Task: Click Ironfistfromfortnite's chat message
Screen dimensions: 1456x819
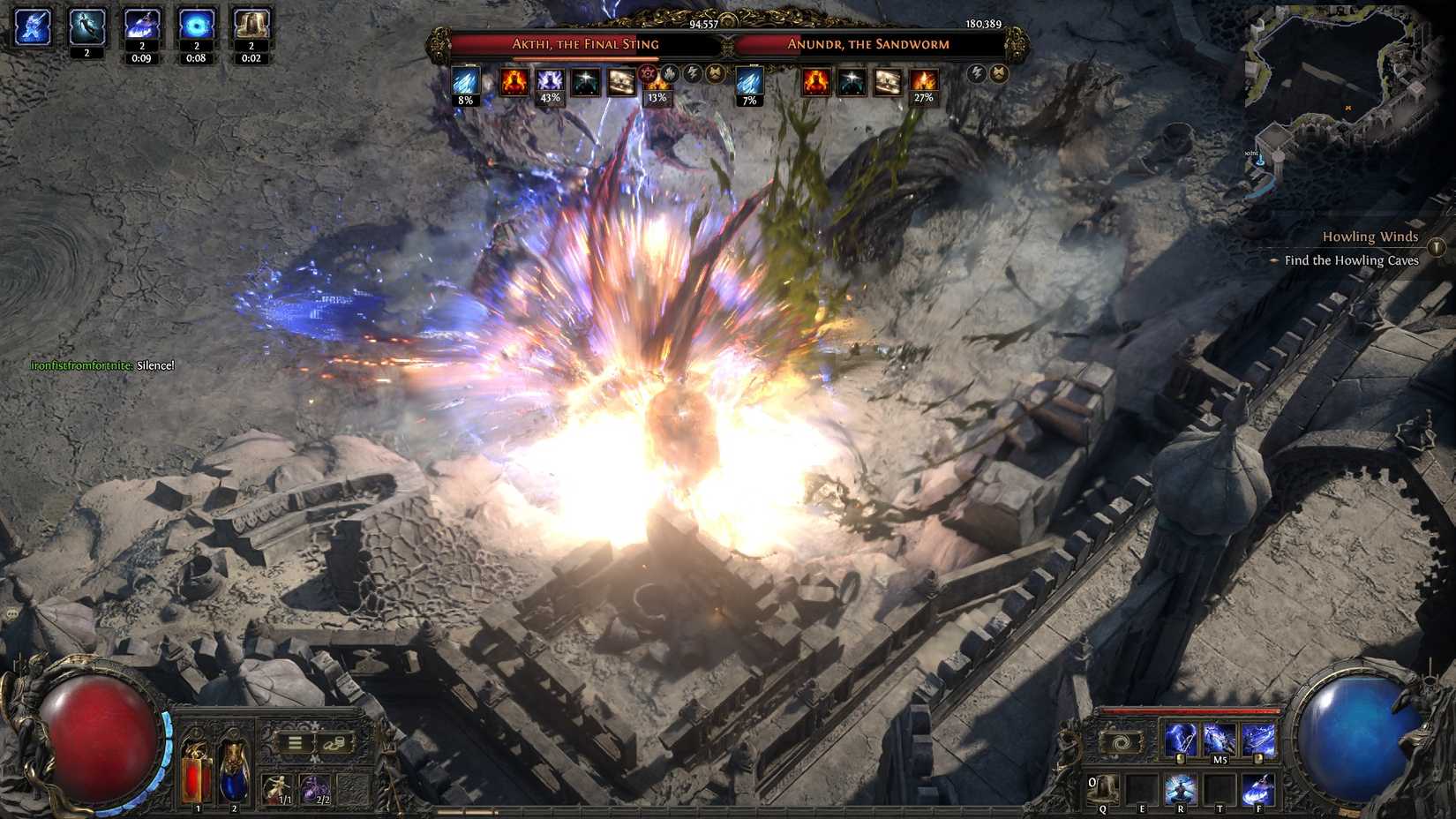Action: click(100, 364)
